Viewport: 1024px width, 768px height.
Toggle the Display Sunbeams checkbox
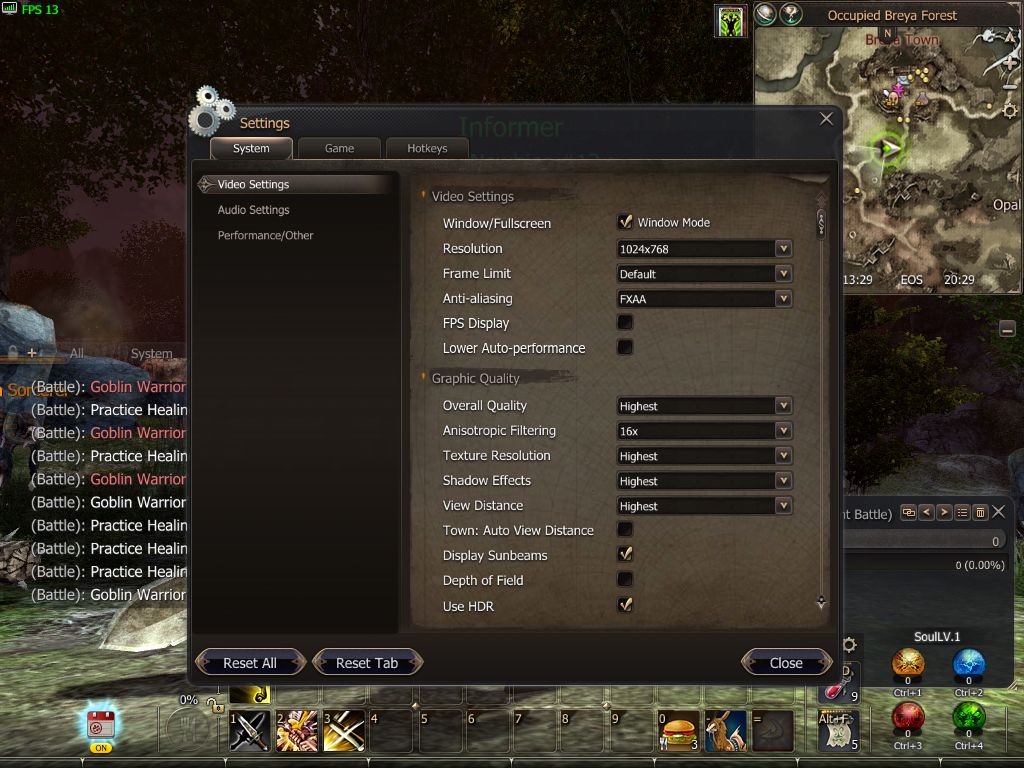pos(625,554)
